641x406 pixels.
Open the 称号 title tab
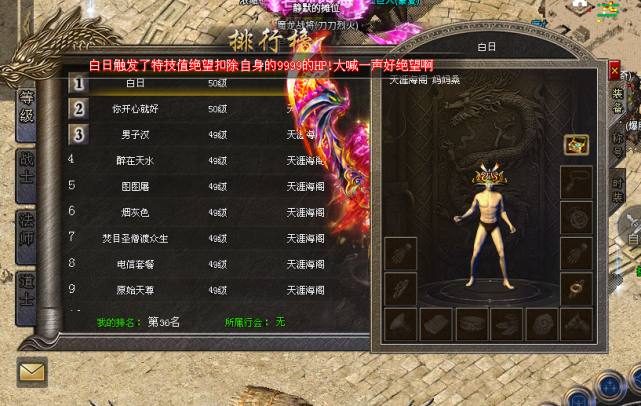tap(618, 144)
